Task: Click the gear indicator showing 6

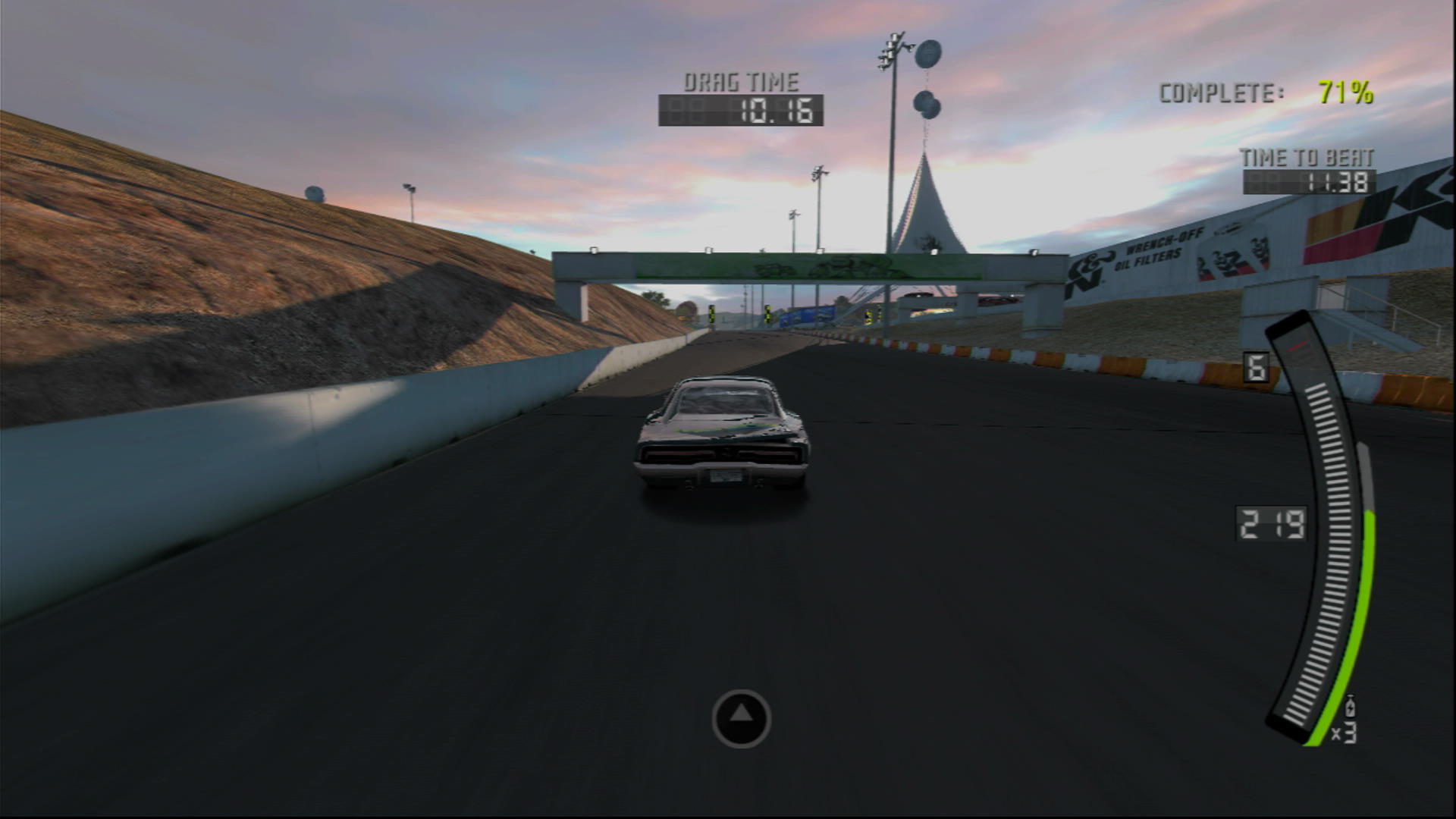Action: [1257, 366]
